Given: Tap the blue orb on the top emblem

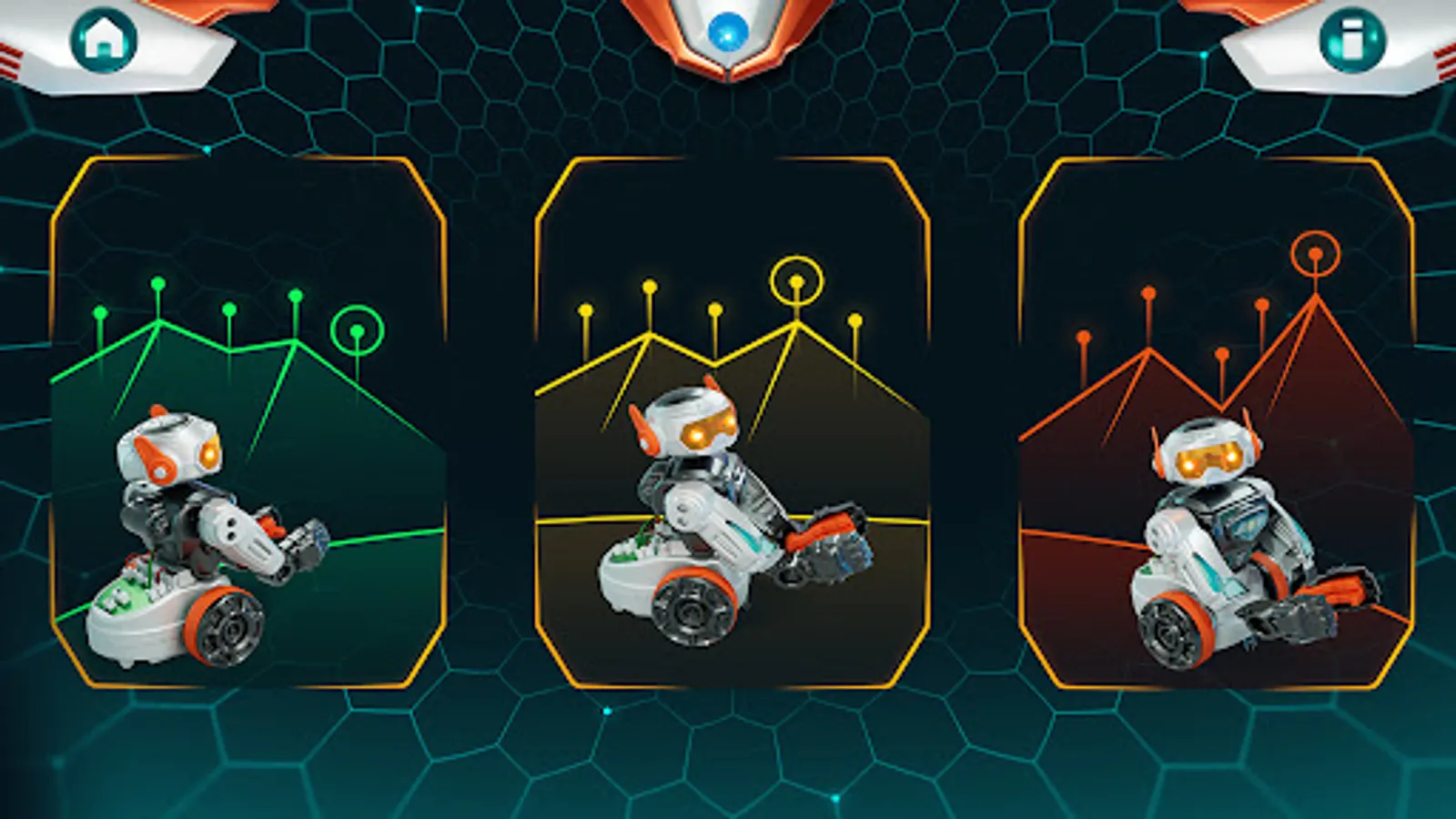Looking at the screenshot, I should coord(728,31).
